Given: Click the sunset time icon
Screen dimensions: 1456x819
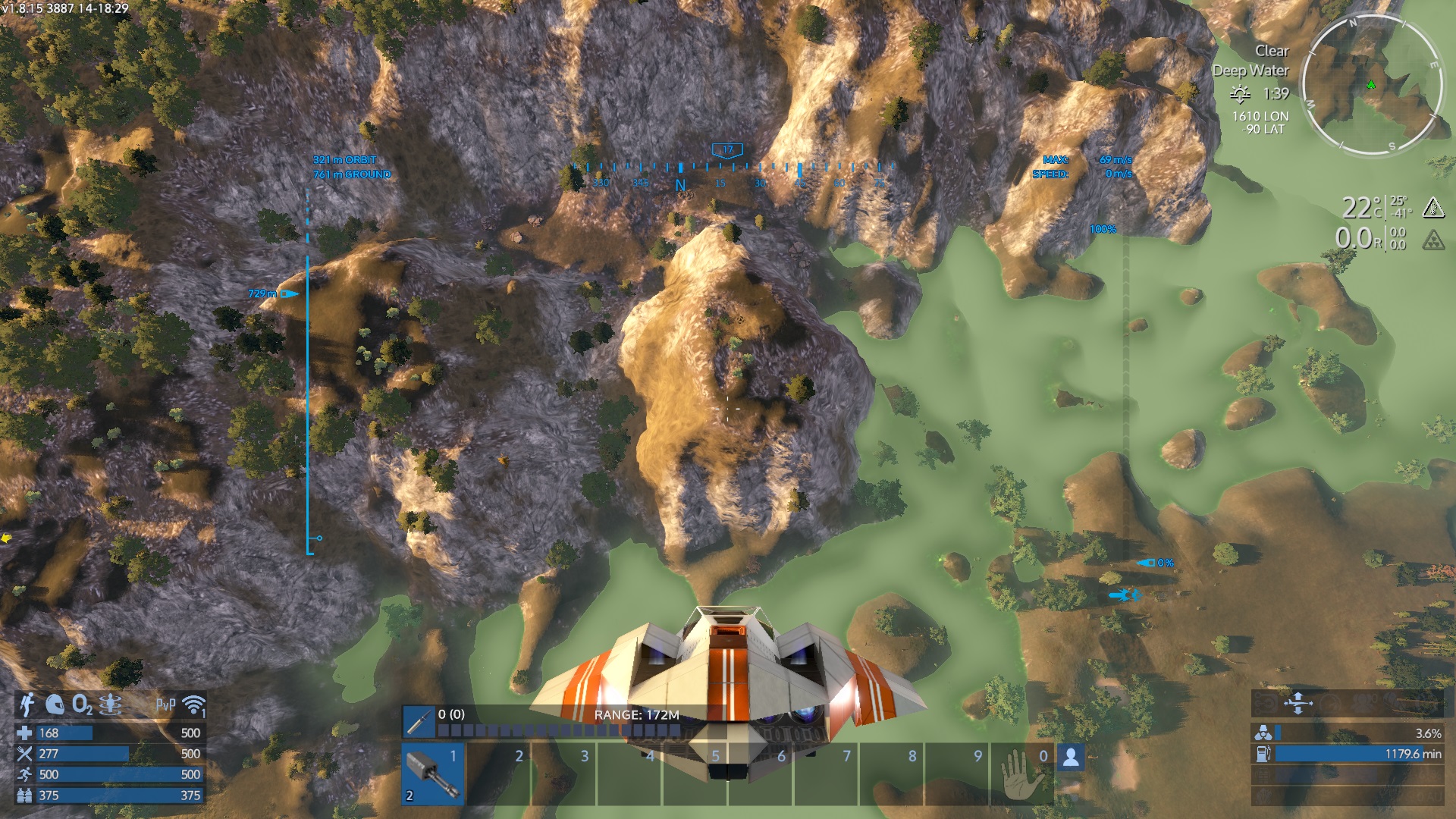Looking at the screenshot, I should pos(1240,94).
